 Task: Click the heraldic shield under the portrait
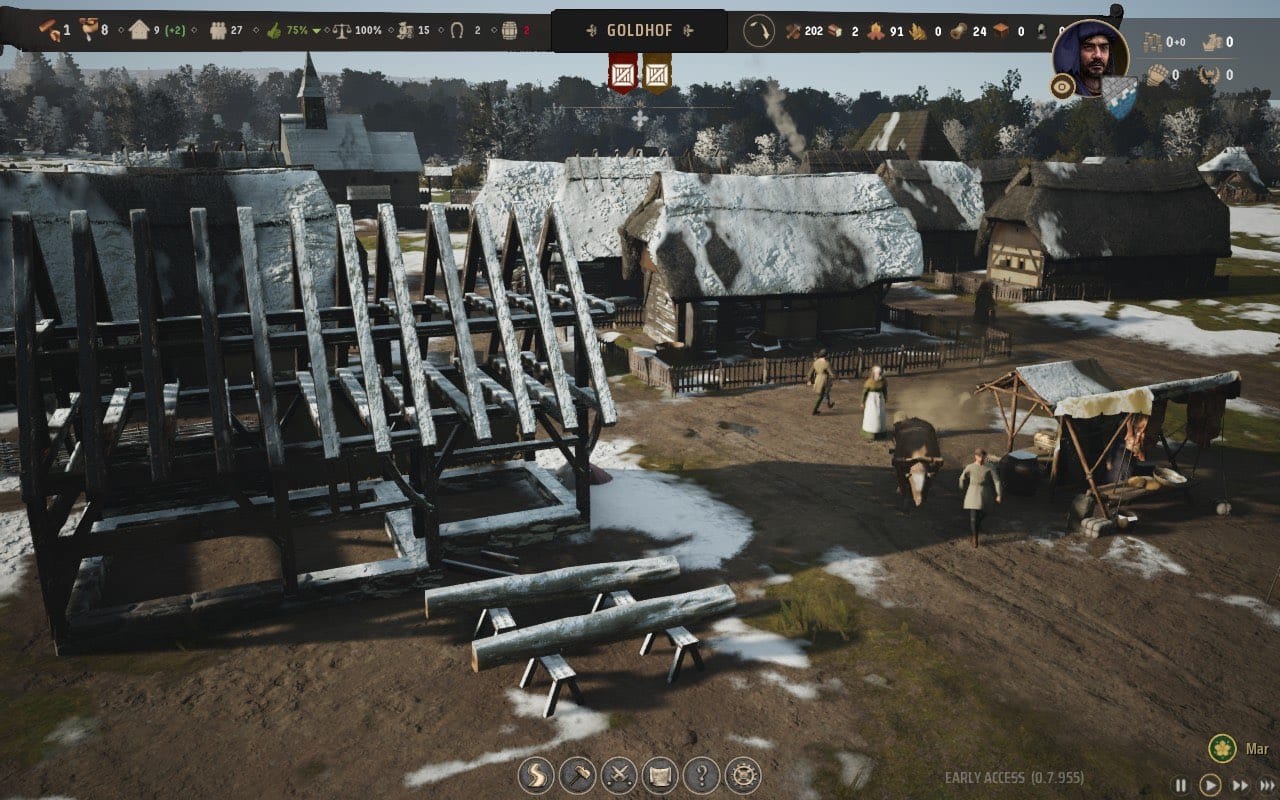(x=1120, y=92)
